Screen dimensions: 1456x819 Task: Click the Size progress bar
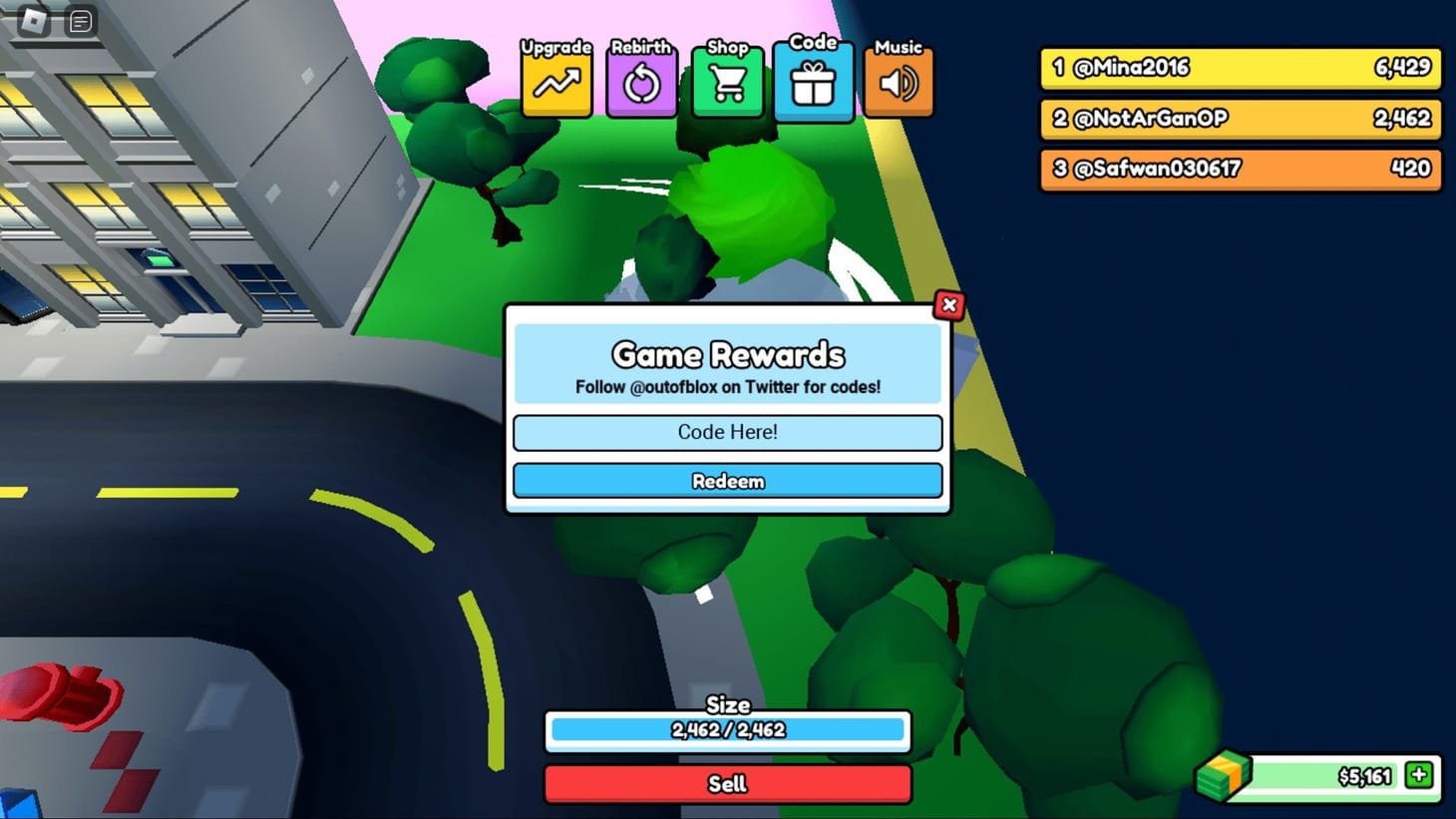point(727,730)
